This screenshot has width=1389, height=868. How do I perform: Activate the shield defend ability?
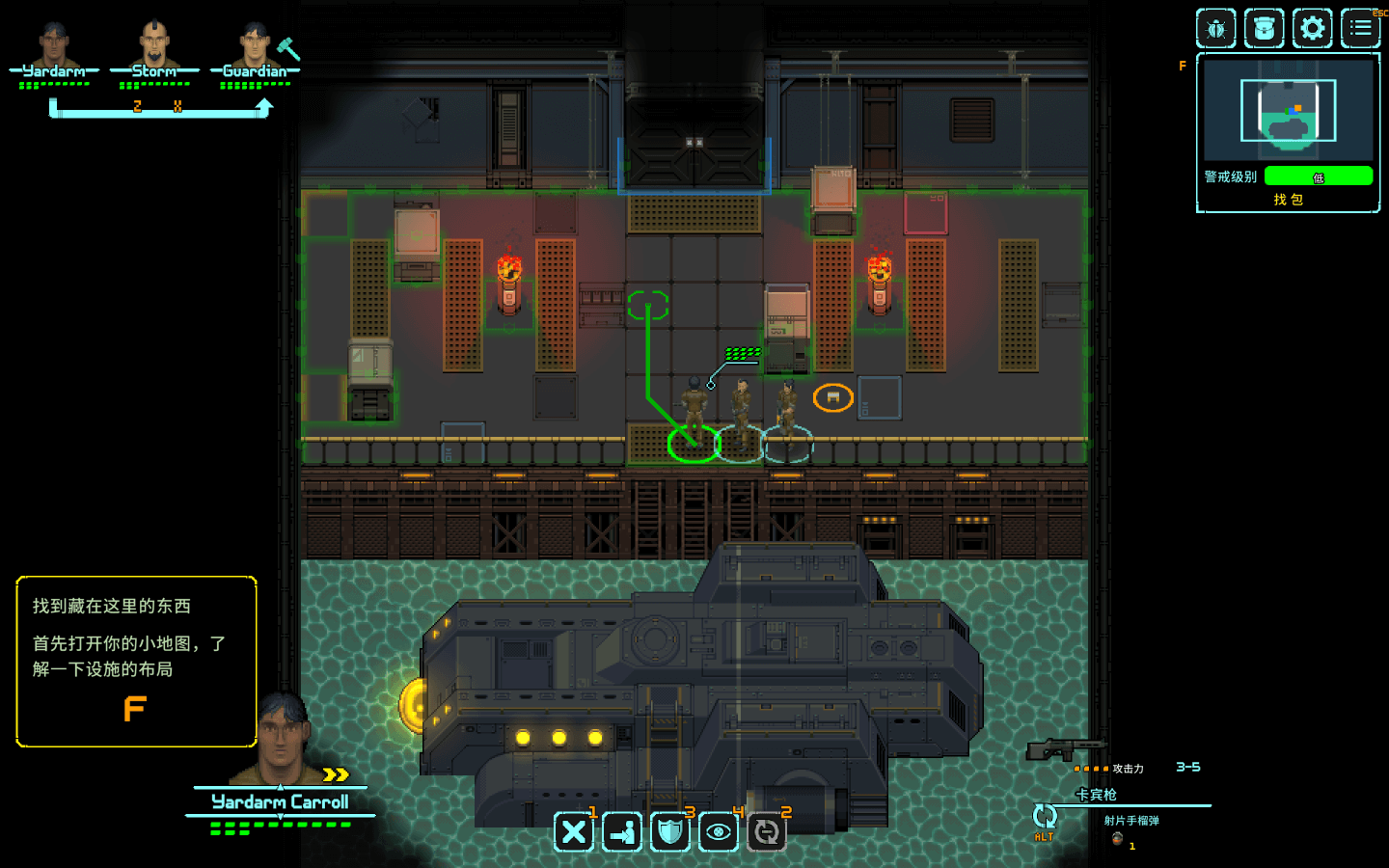(670, 831)
